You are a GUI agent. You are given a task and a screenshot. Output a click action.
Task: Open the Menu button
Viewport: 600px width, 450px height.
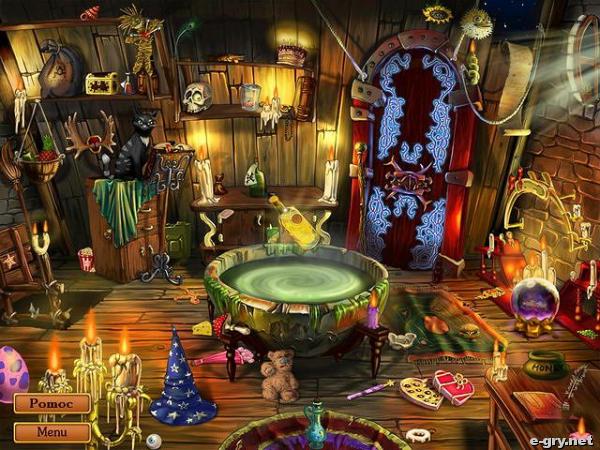pos(51,432)
